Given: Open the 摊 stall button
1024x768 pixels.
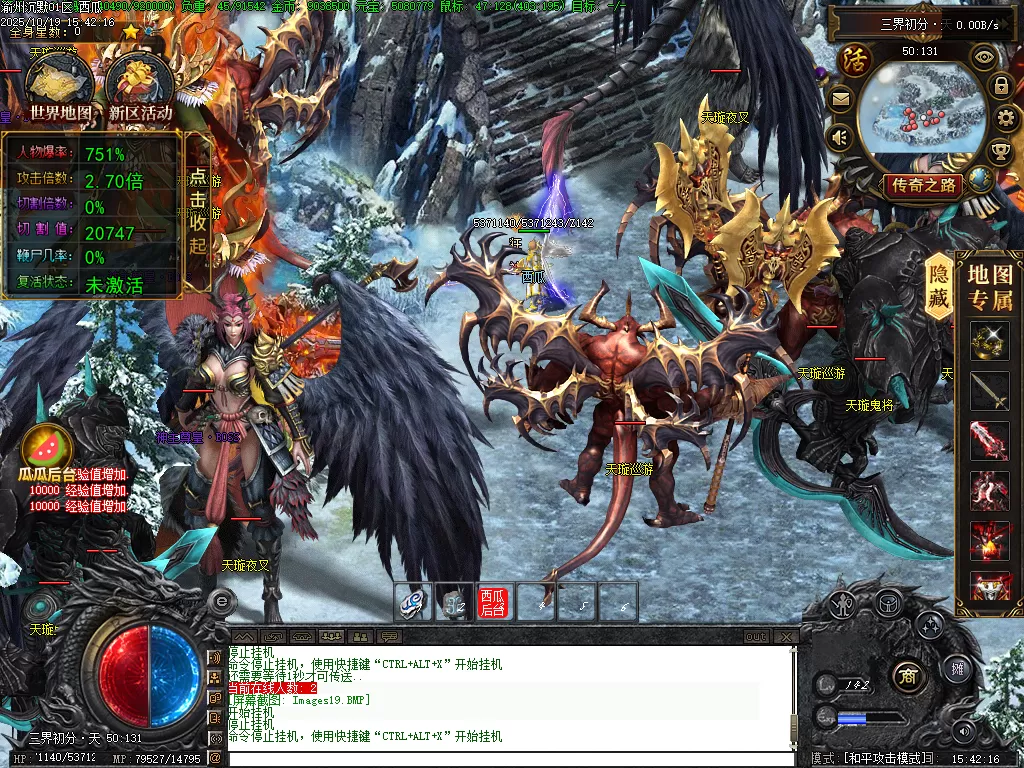Looking at the screenshot, I should 957,669.
